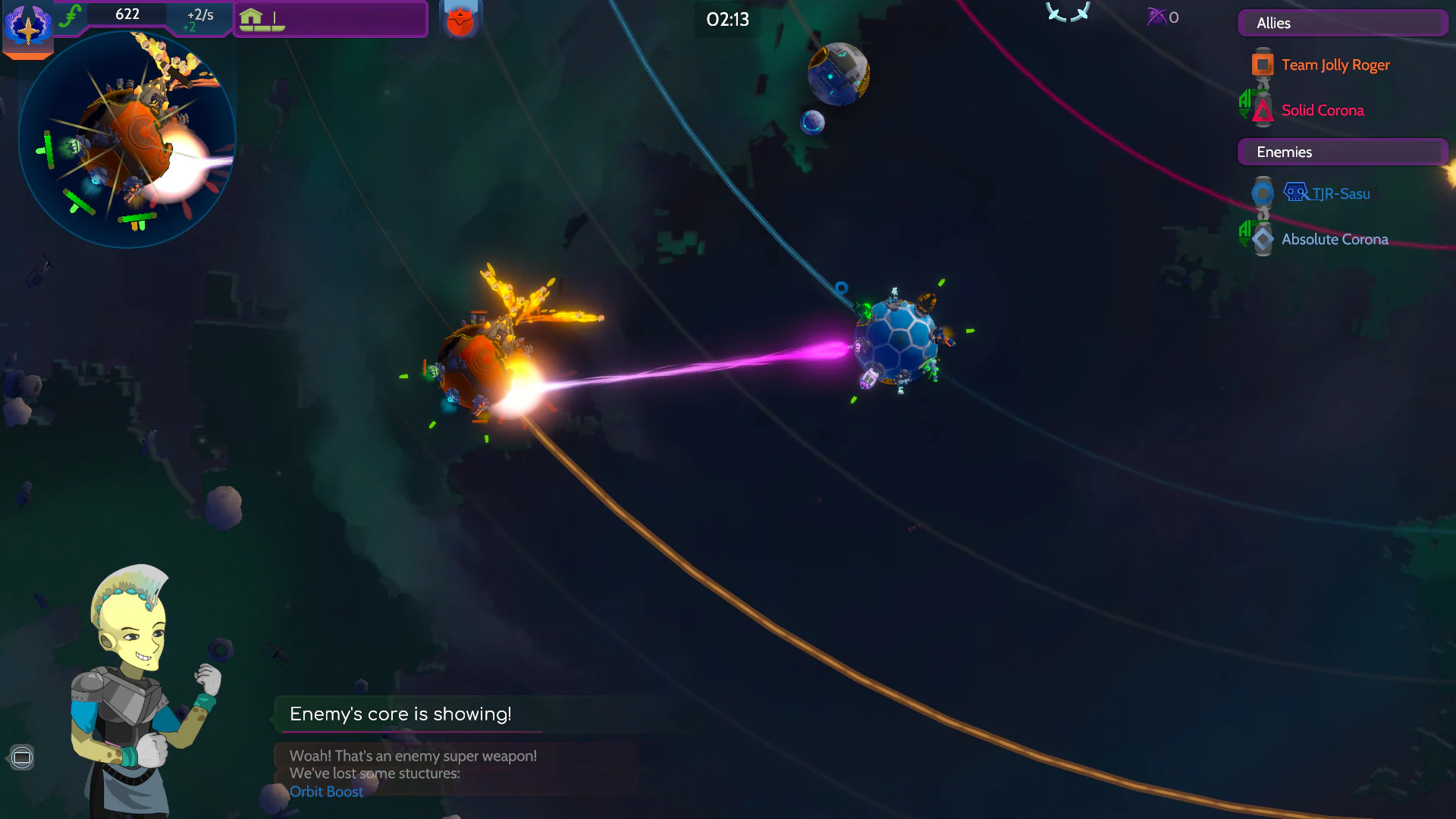Dismiss the Enemy's core is showing notification
This screenshot has width=1456, height=819.
coord(400,714)
